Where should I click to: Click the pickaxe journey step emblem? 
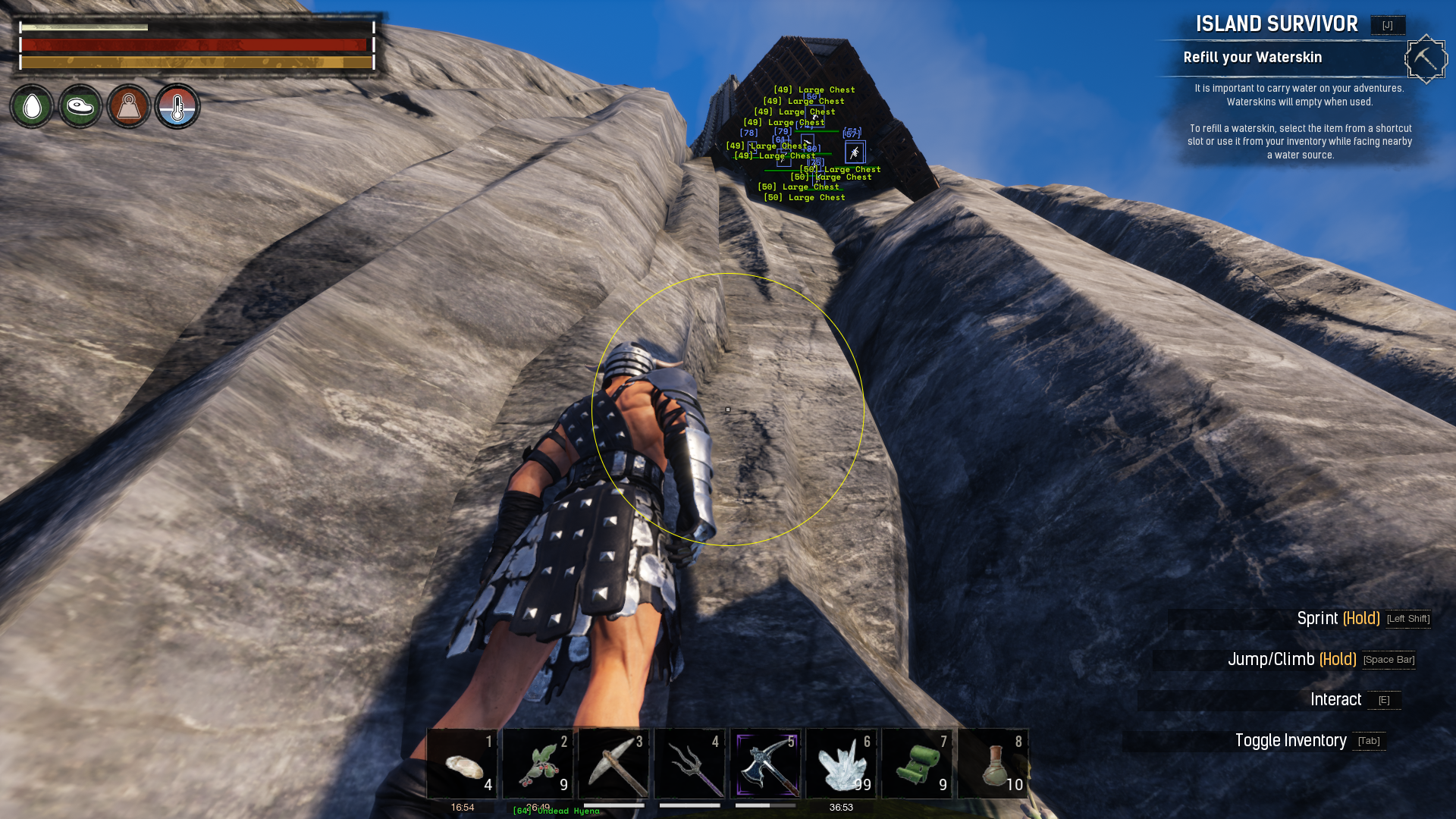point(1426,59)
